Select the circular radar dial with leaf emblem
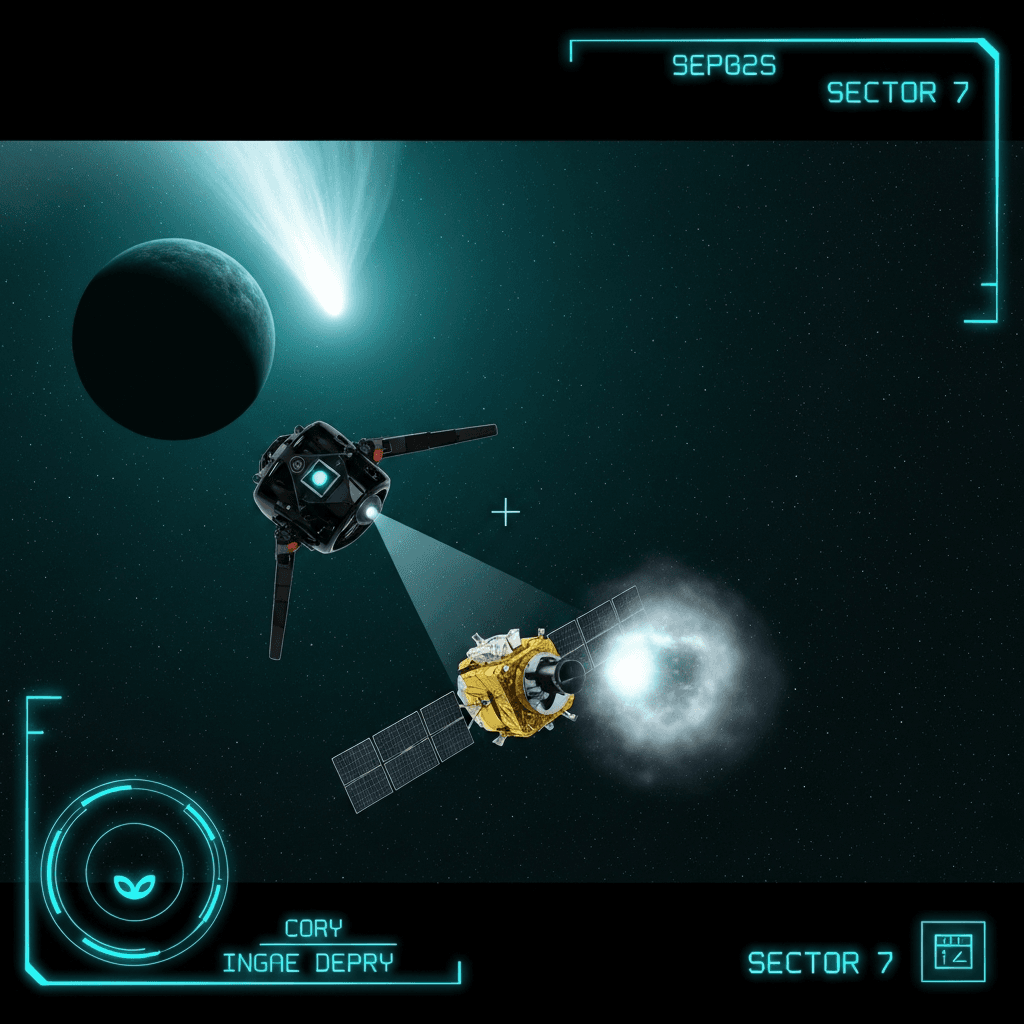Viewport: 1024px width, 1024px height. point(134,873)
